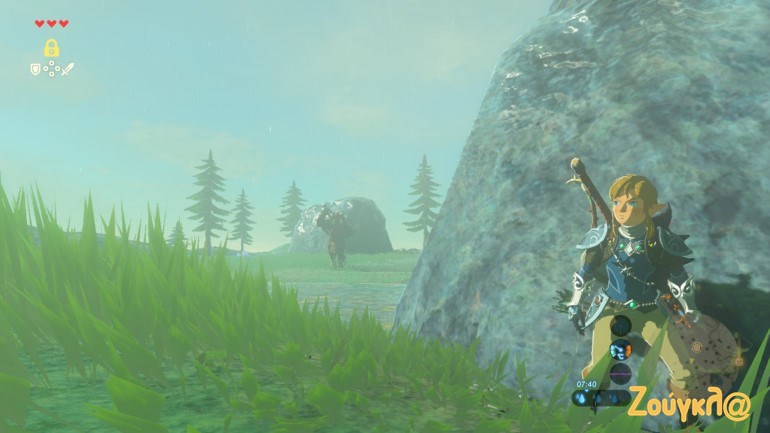770x433 pixels.
Task: Click the yellow padlock icon
Action: 51,47
